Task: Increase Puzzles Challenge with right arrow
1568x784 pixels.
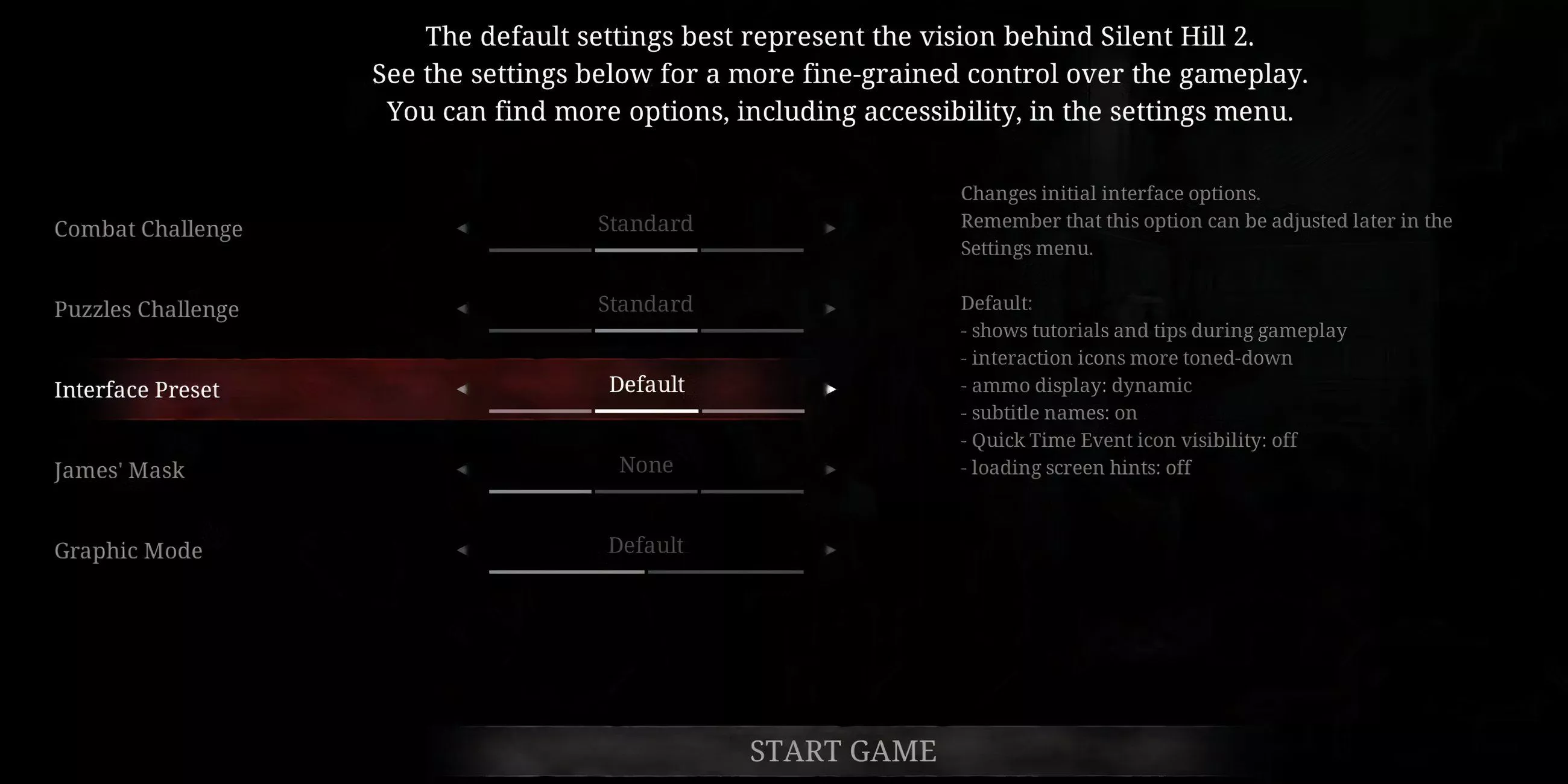Action: click(831, 309)
